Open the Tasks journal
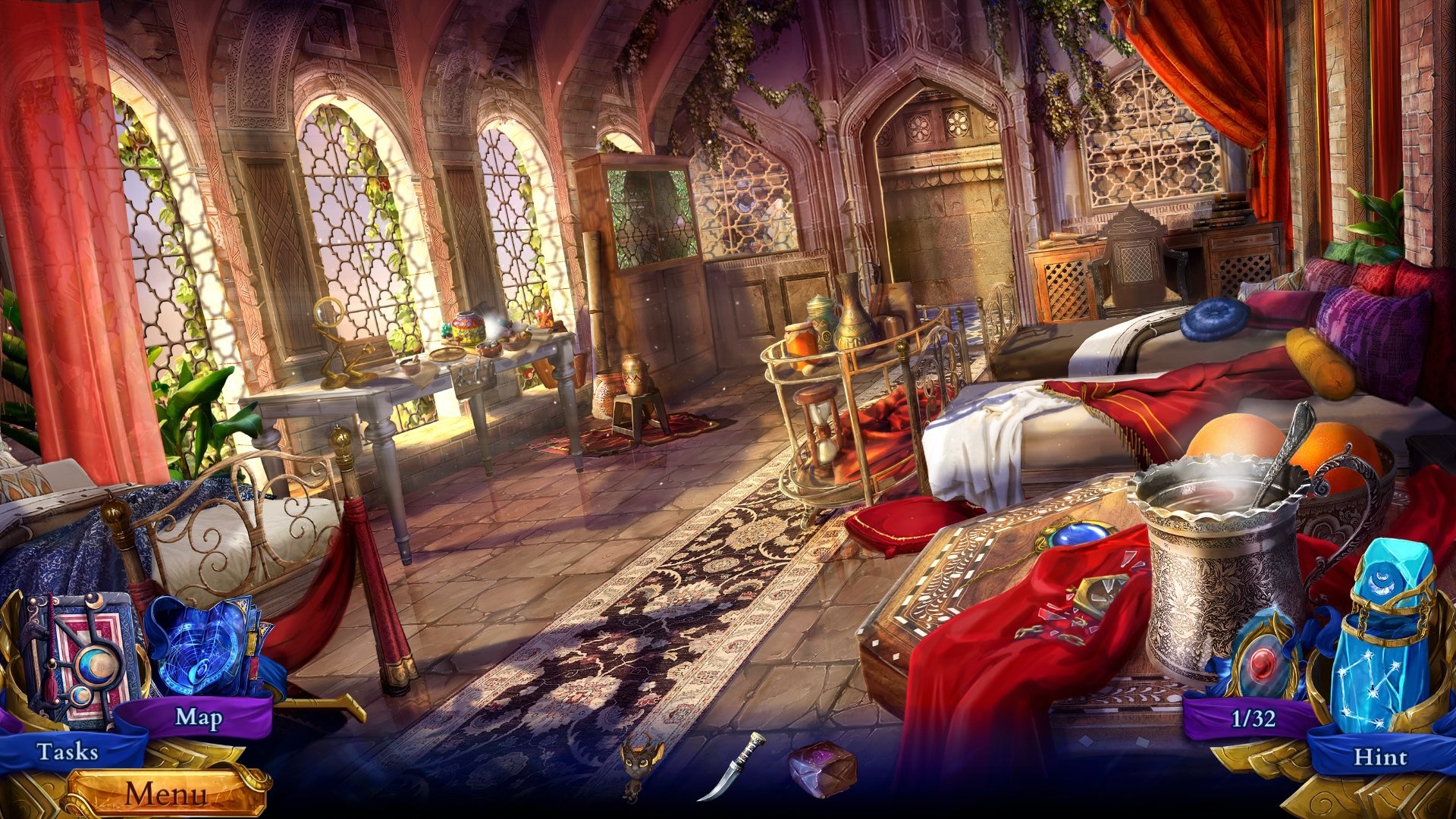 pos(67,753)
